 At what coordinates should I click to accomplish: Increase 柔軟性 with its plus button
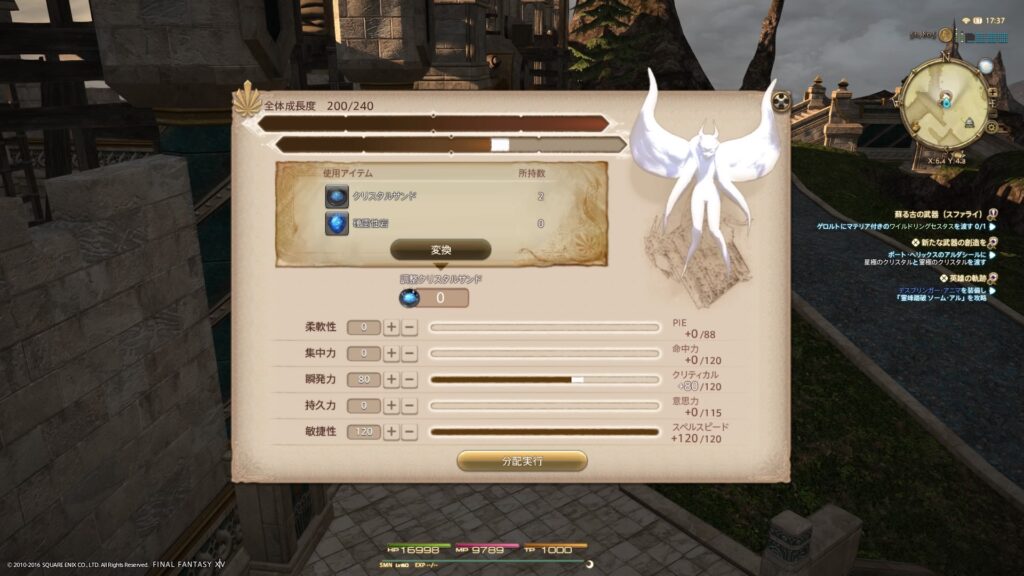click(x=391, y=327)
